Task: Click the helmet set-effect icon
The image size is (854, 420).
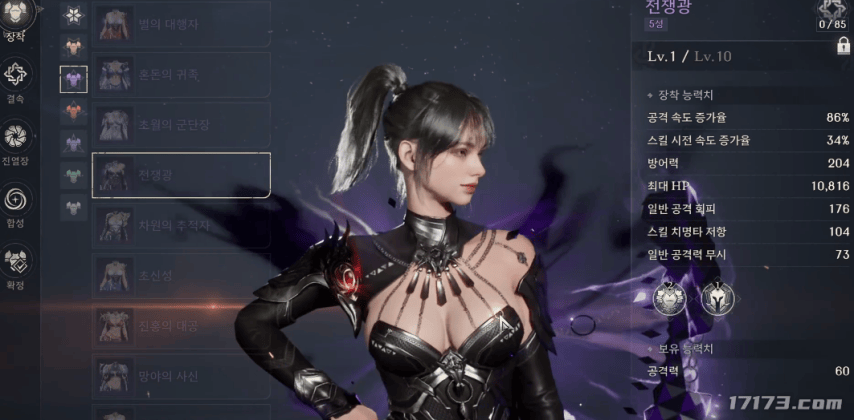Action: tap(715, 296)
